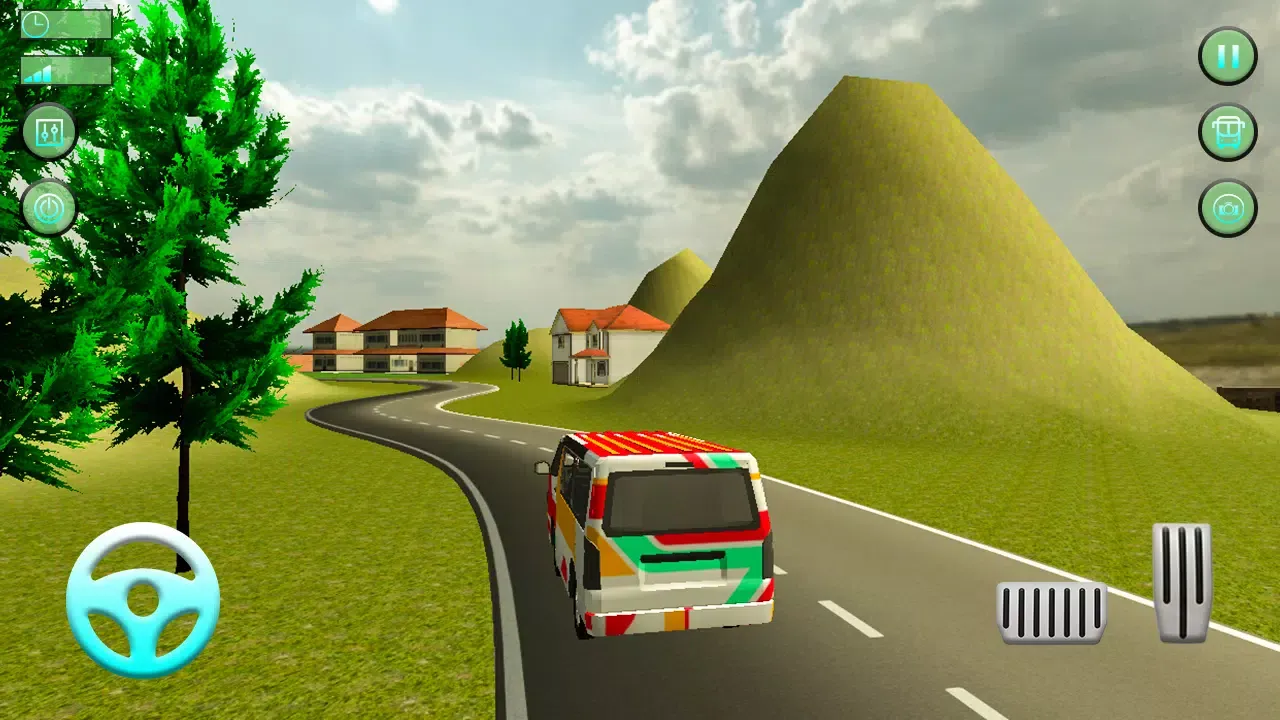
Task: Pause the game
Action: click(x=1227, y=56)
